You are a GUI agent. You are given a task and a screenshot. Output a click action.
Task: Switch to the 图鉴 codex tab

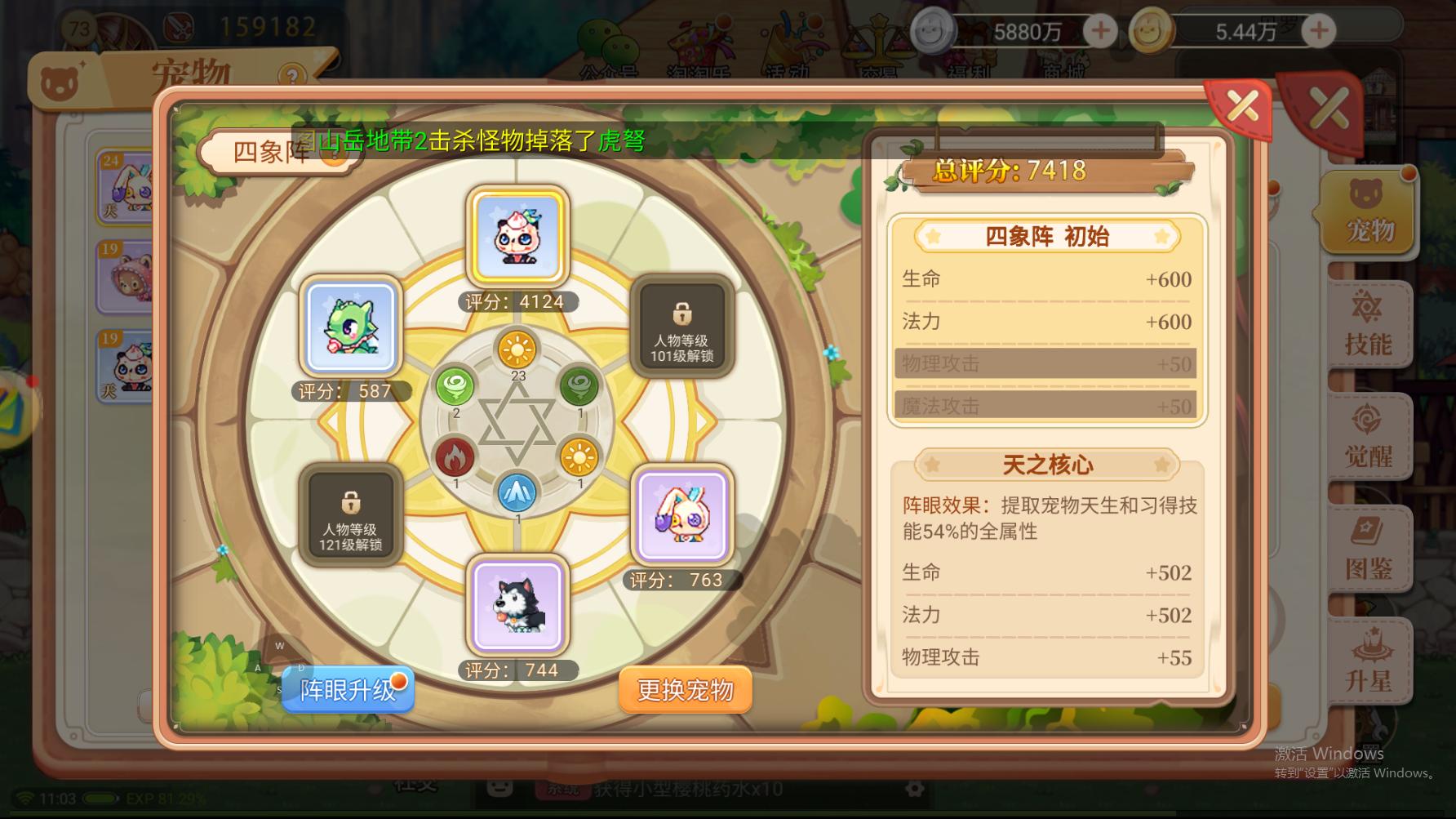(1371, 545)
